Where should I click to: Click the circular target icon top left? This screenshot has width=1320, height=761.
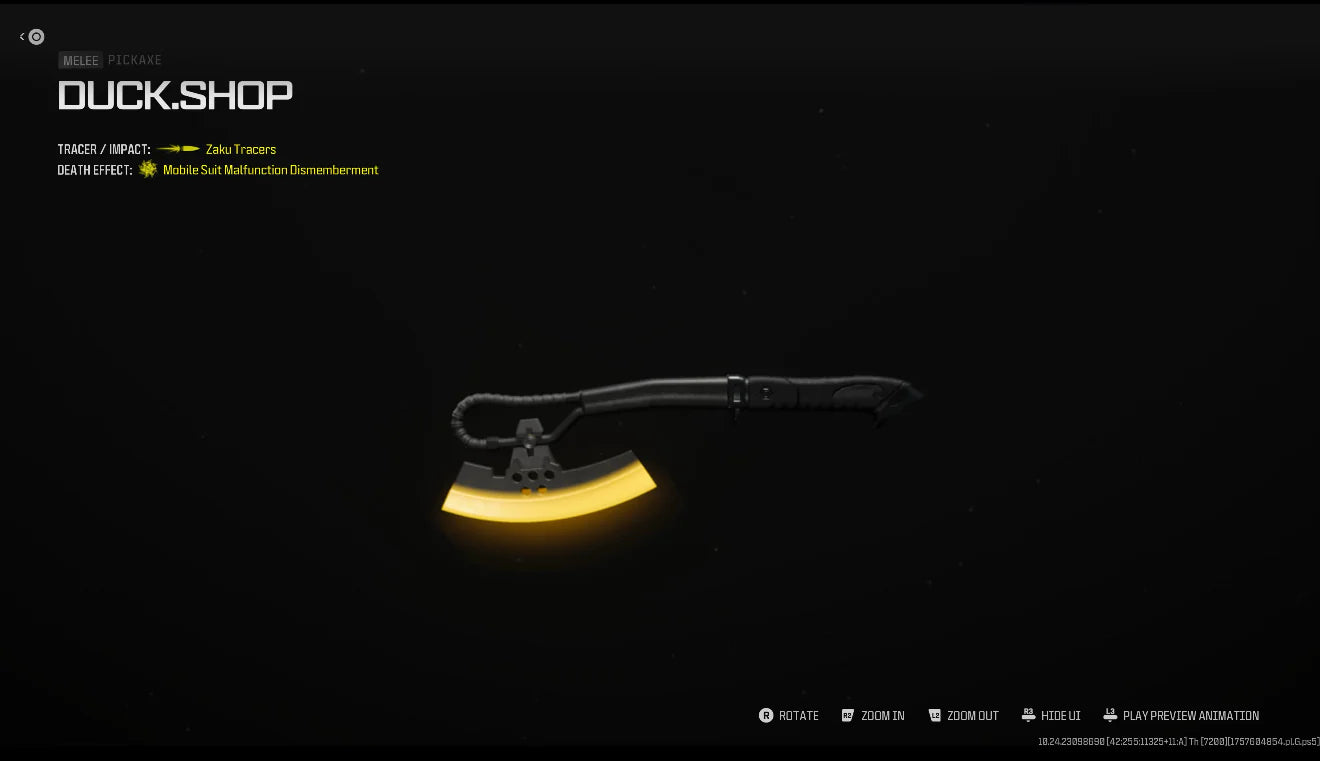click(36, 36)
